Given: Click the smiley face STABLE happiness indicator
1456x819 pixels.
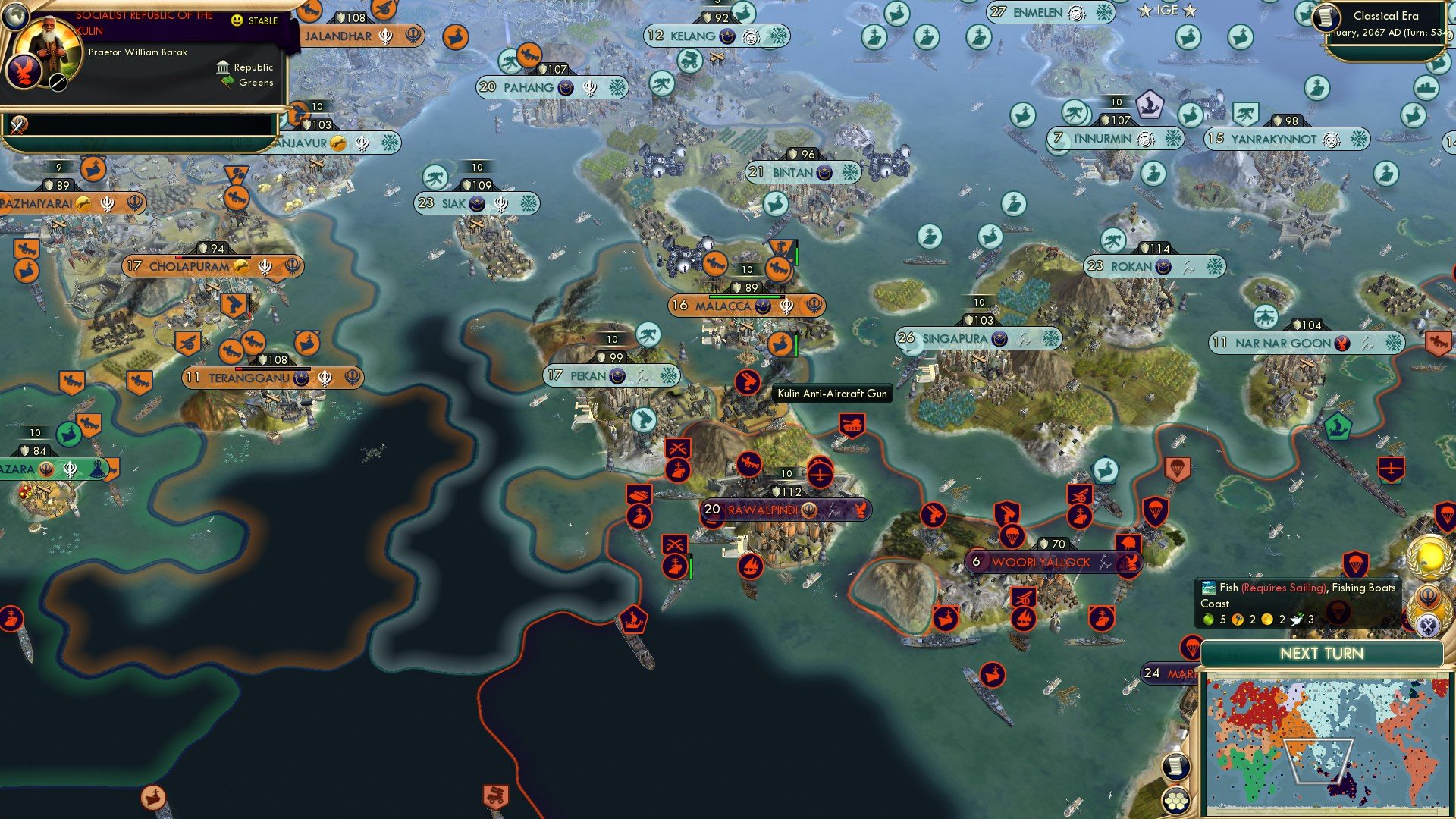Looking at the screenshot, I should click(x=237, y=20).
